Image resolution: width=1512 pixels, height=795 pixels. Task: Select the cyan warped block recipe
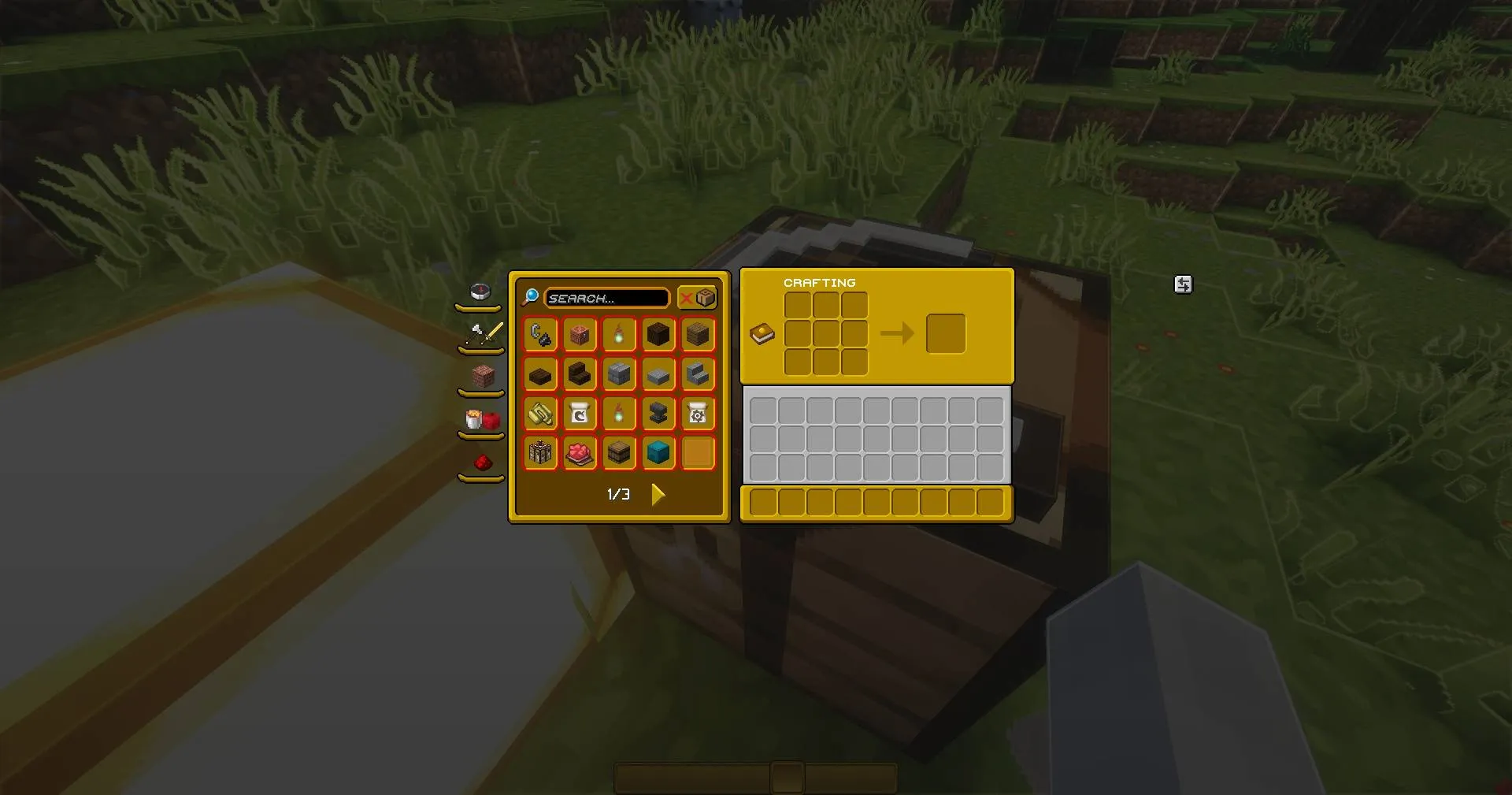(658, 452)
